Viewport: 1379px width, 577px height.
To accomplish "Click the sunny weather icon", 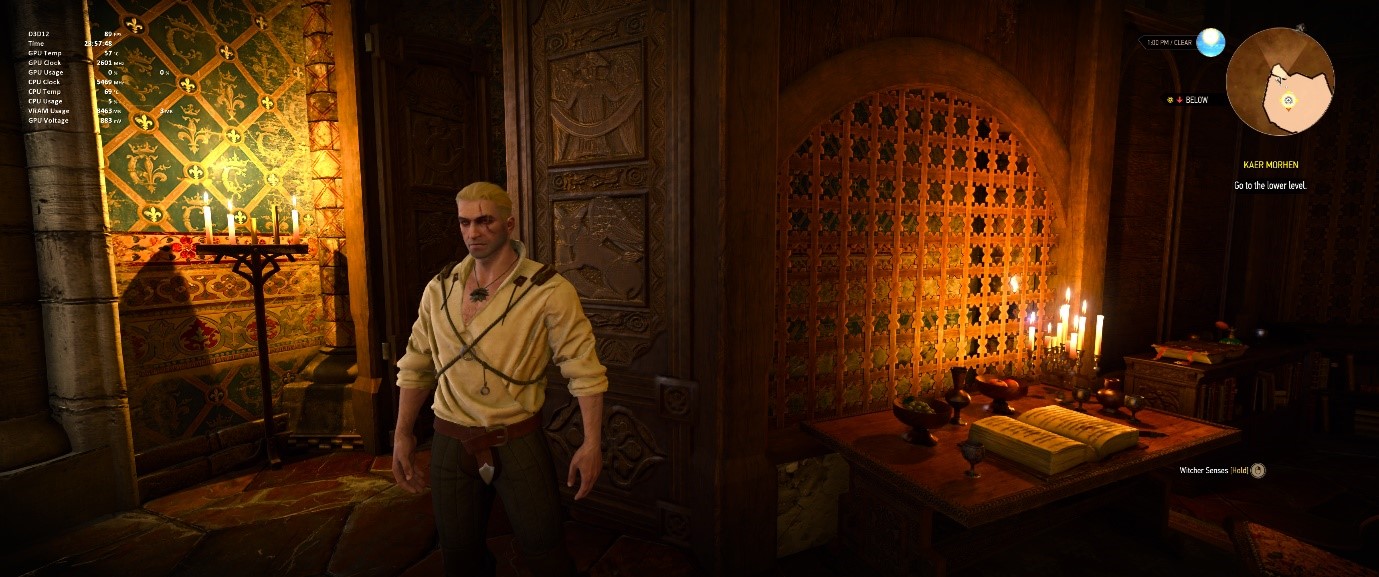I will pos(1211,43).
